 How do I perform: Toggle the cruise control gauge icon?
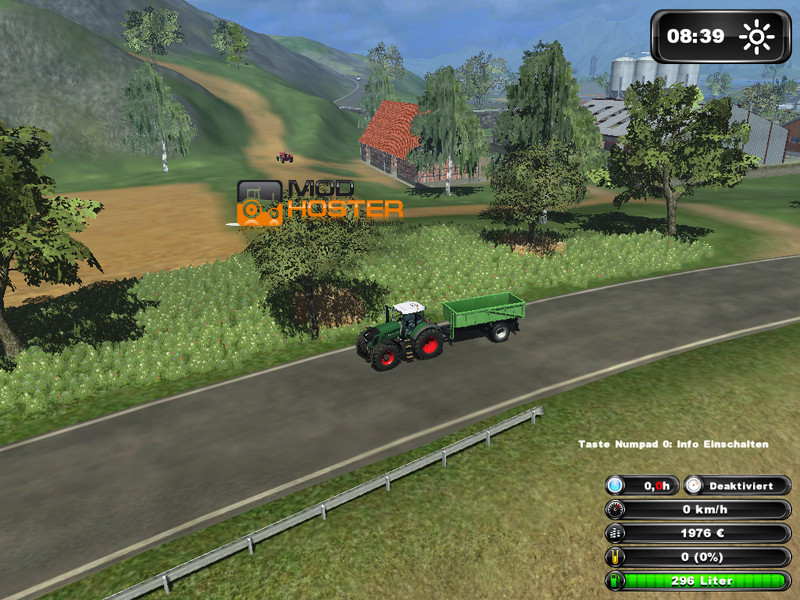694,485
